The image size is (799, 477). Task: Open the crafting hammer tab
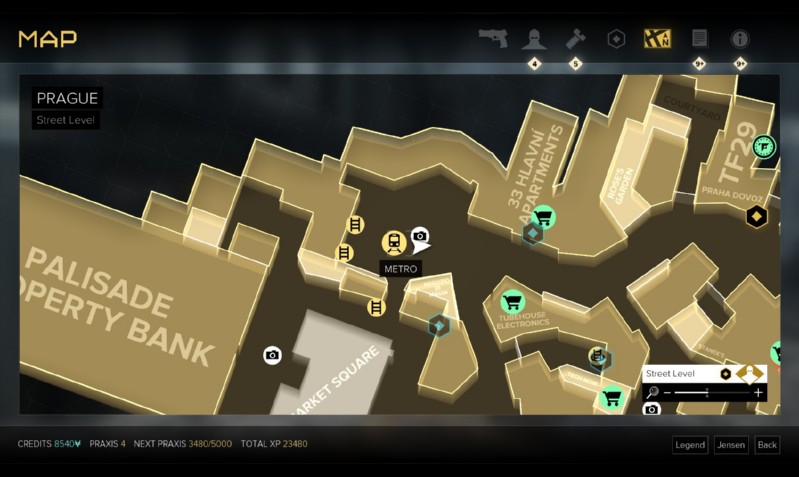pos(575,39)
